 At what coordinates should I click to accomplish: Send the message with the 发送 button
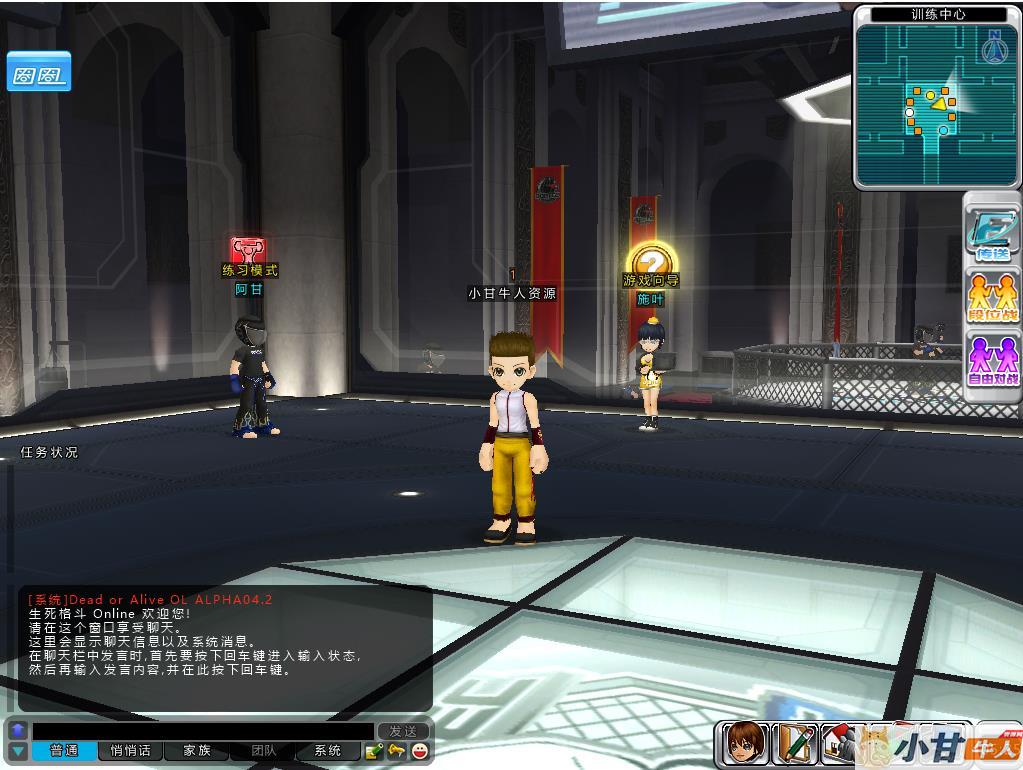(x=403, y=731)
